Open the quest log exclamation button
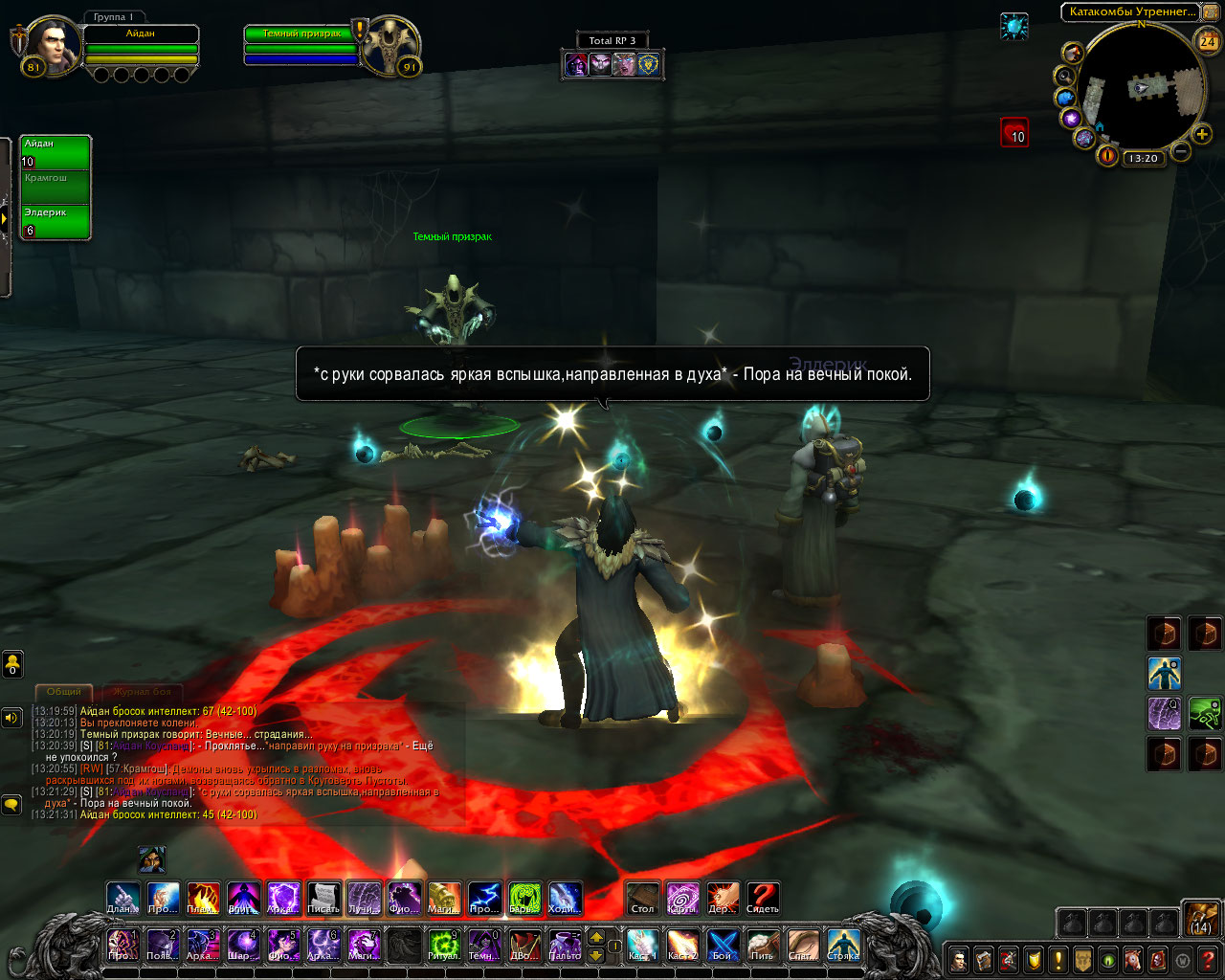This screenshot has width=1225, height=980. [1058, 959]
